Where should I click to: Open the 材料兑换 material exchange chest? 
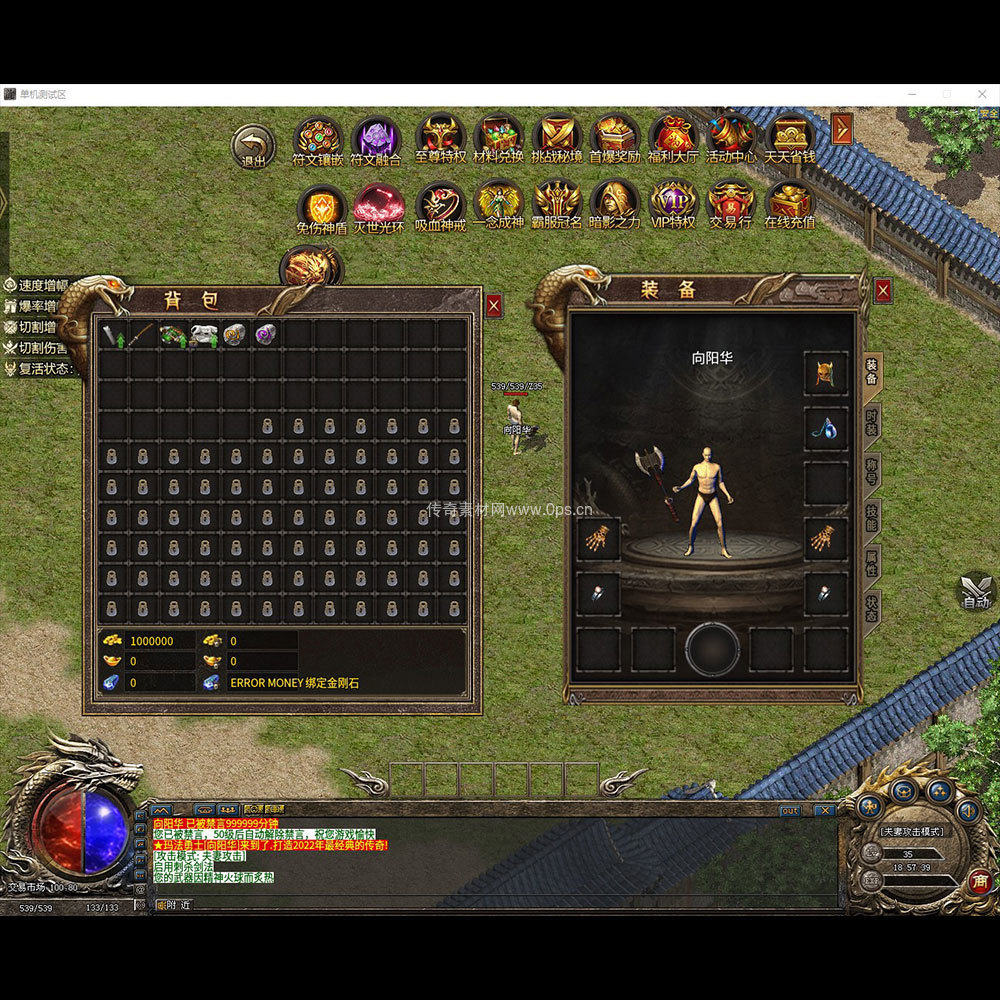click(x=498, y=138)
